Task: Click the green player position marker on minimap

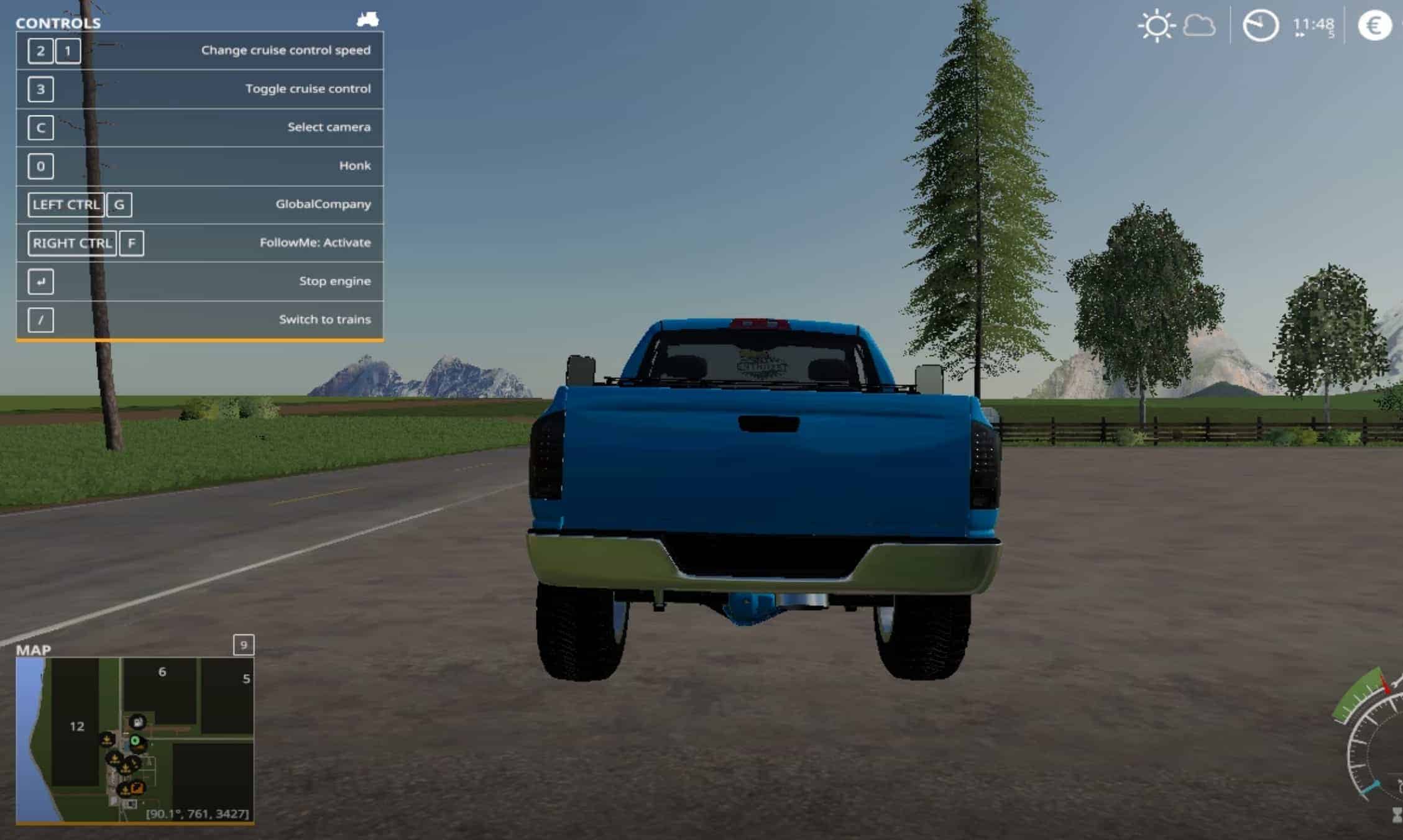Action: [135, 741]
